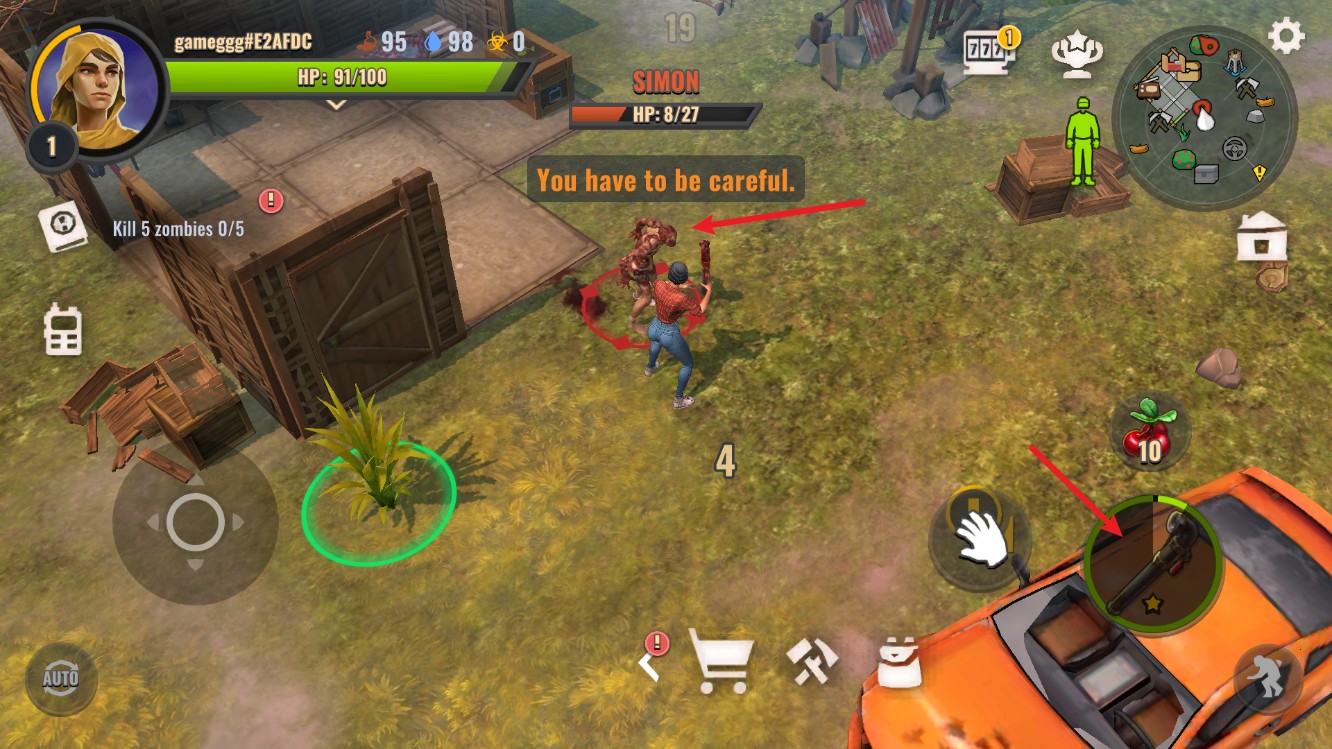Viewport: 1332px width, 749px height.
Task: Open the trophy achievements icon
Action: tap(1077, 54)
